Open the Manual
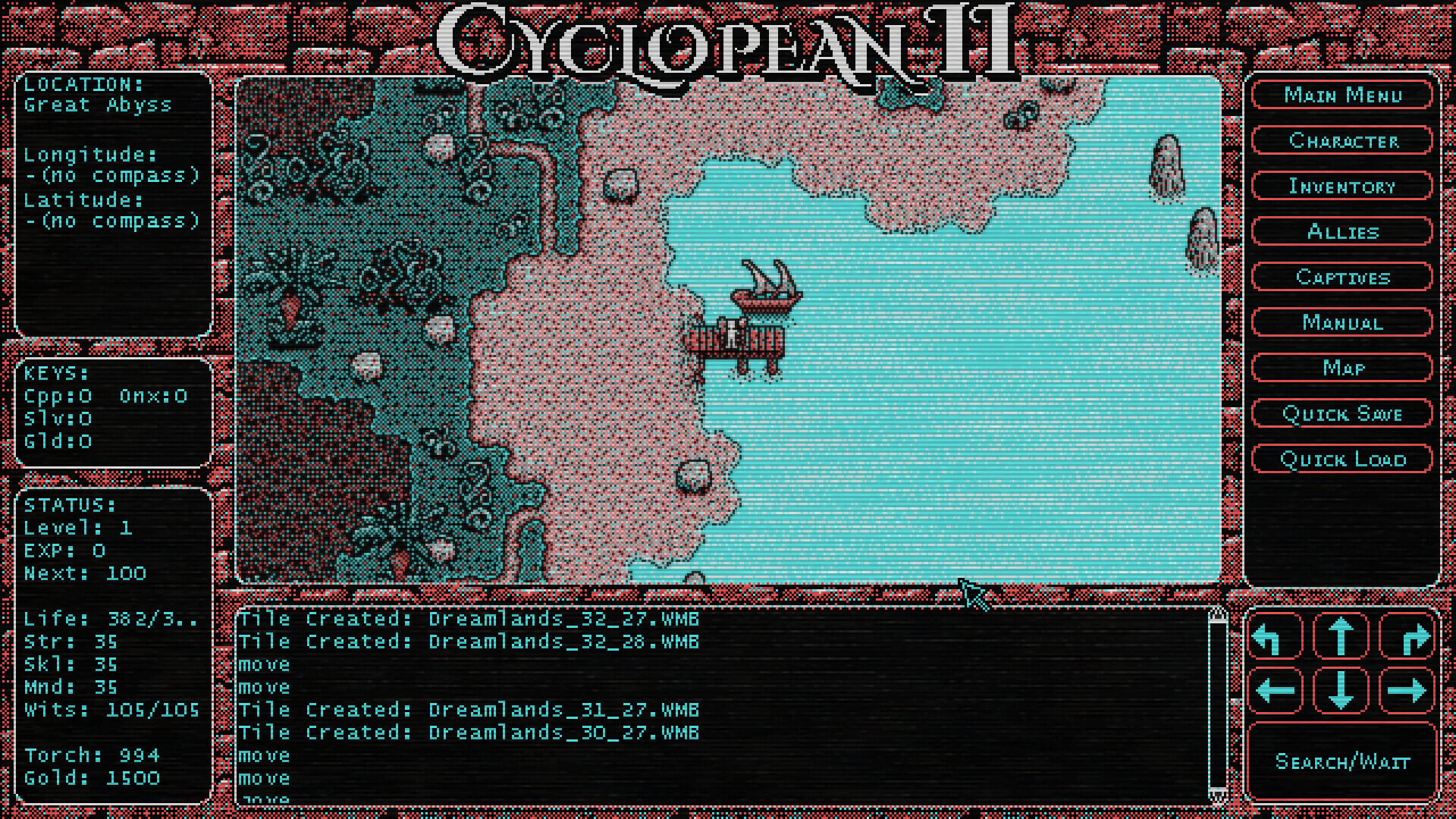This screenshot has height=819, width=1456. pos(1341,322)
